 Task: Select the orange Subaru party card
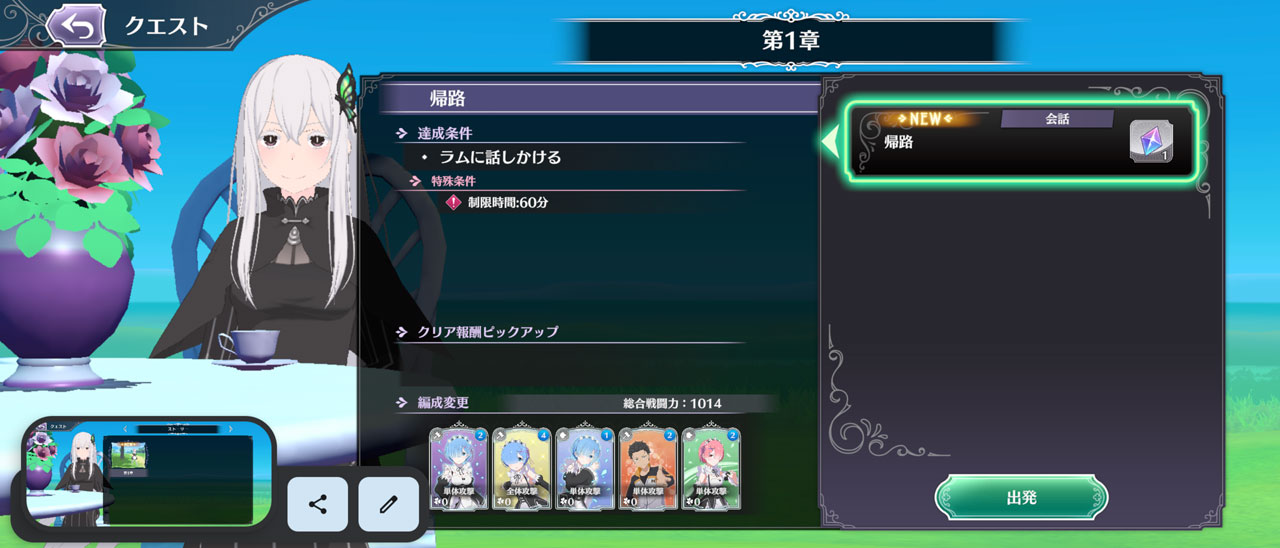[x=647, y=468]
